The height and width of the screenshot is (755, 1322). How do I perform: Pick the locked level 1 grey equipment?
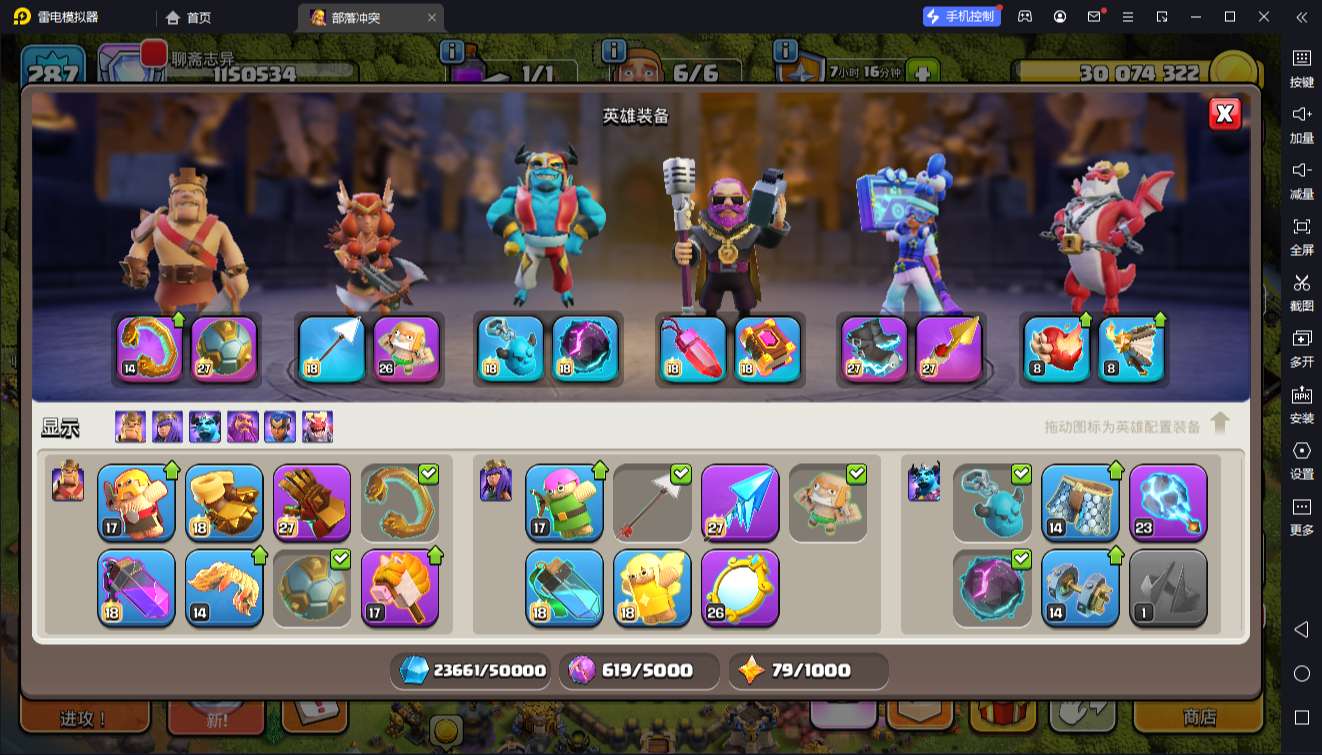[1168, 588]
